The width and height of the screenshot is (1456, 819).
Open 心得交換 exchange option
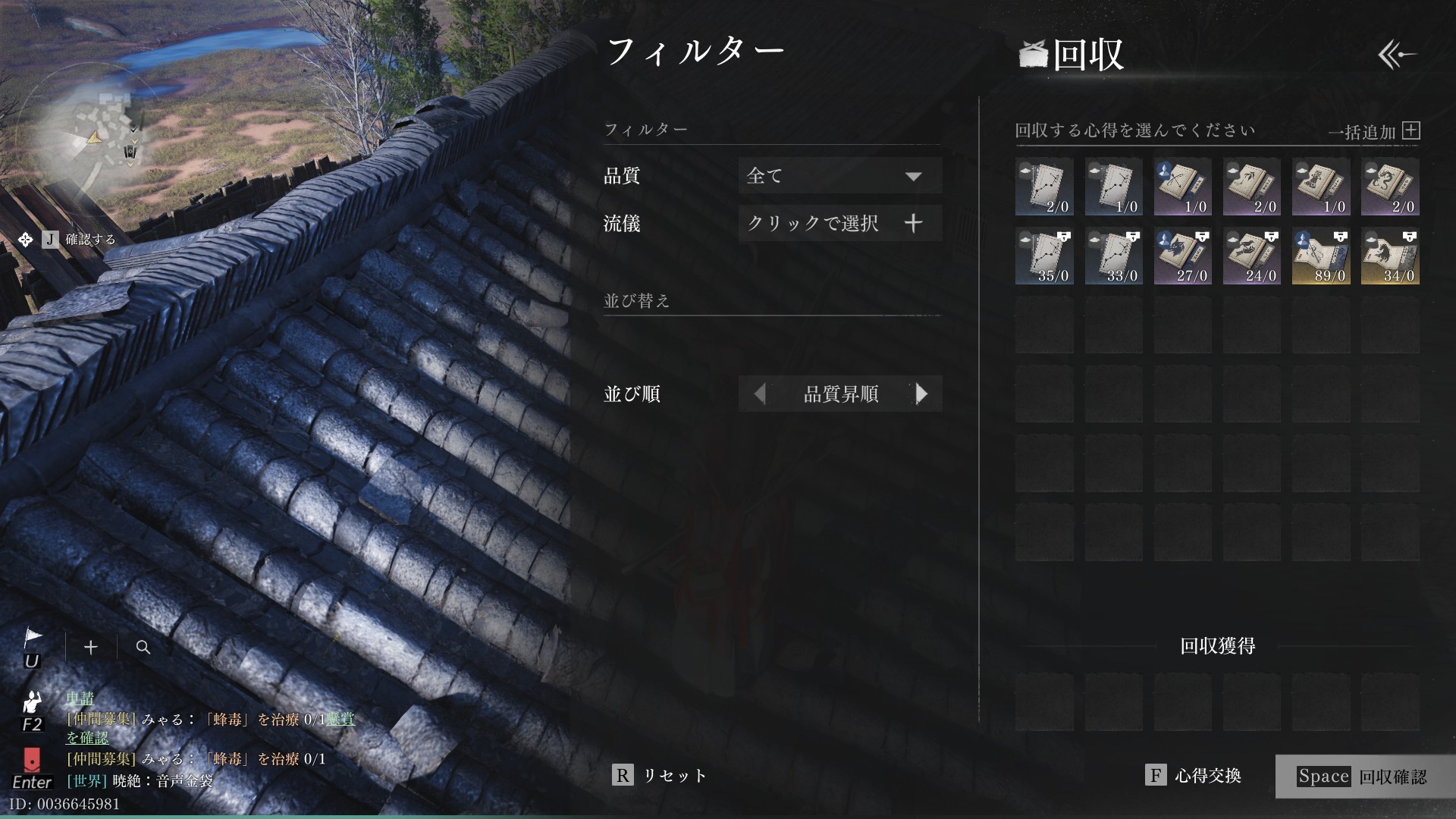(1194, 775)
